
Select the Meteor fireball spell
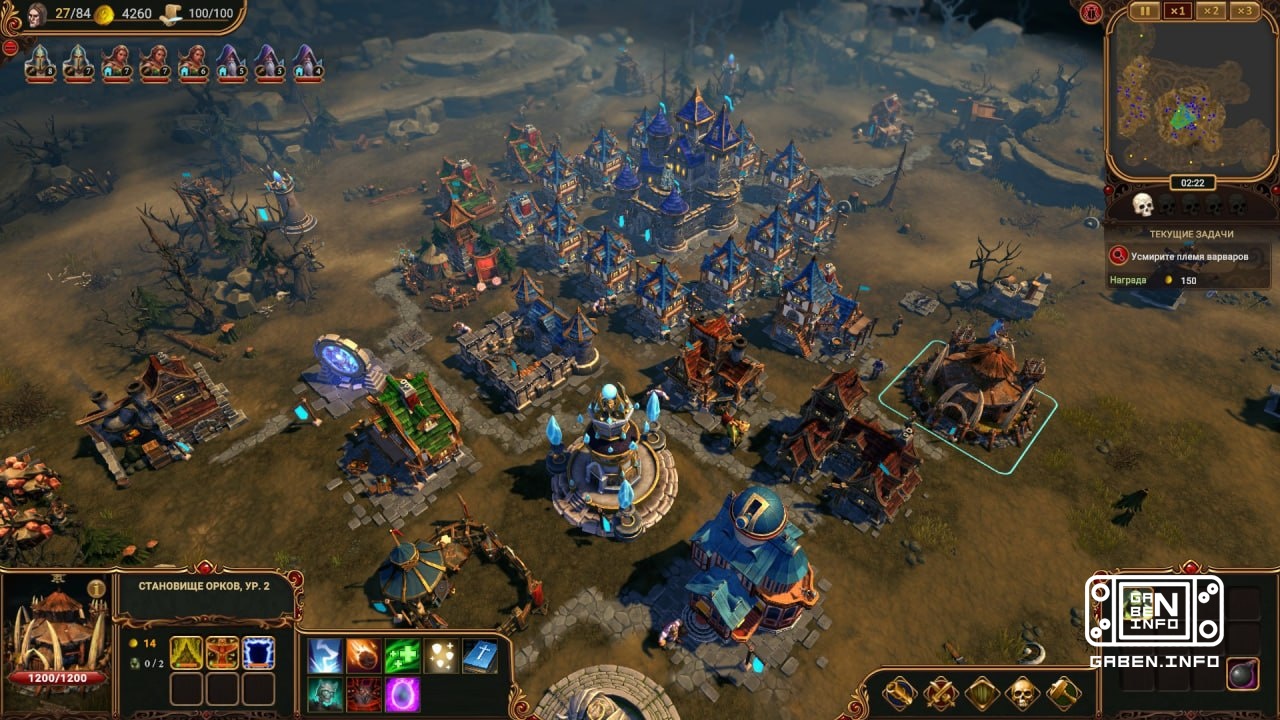point(364,656)
